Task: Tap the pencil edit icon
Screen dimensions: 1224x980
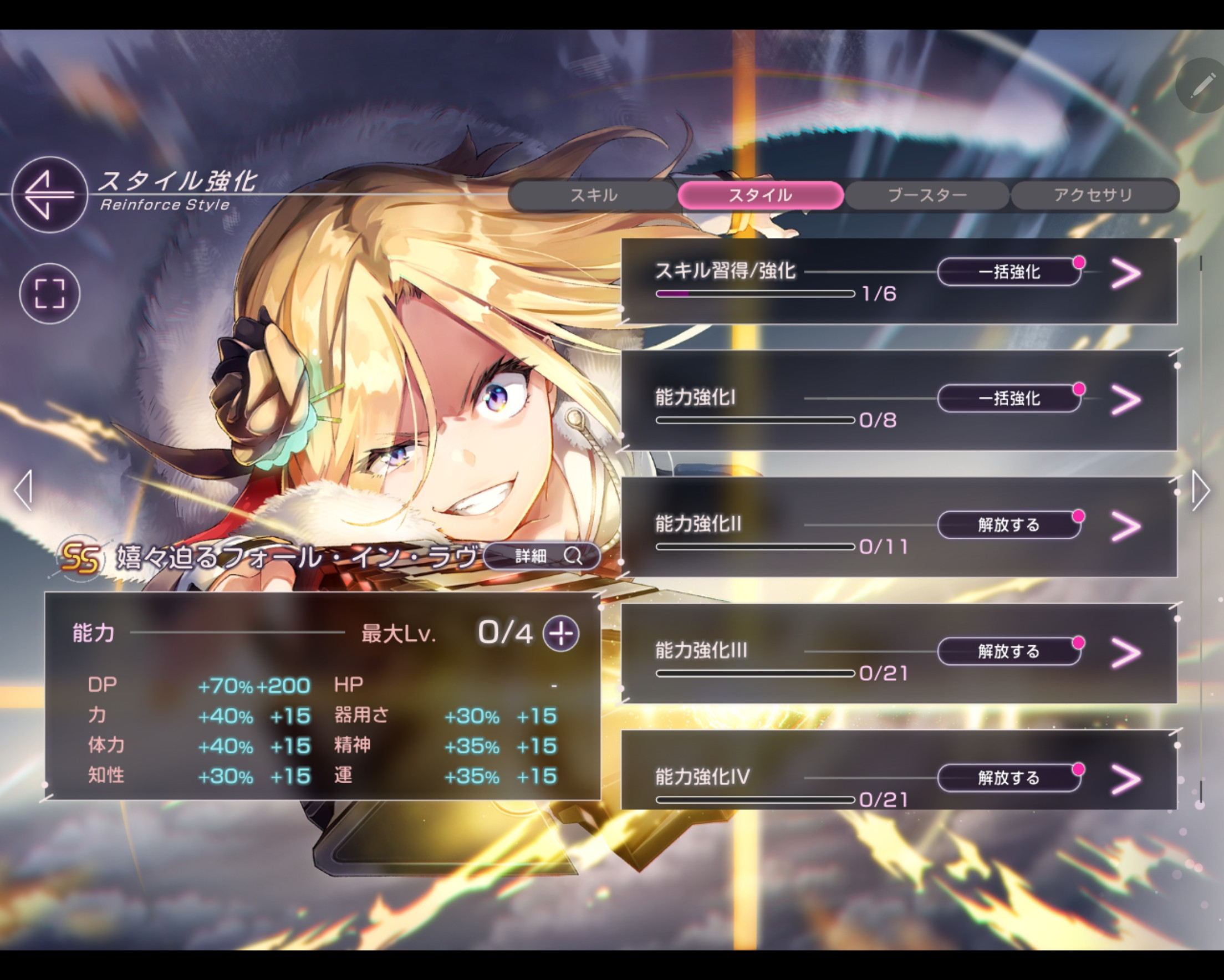Action: [1201, 86]
